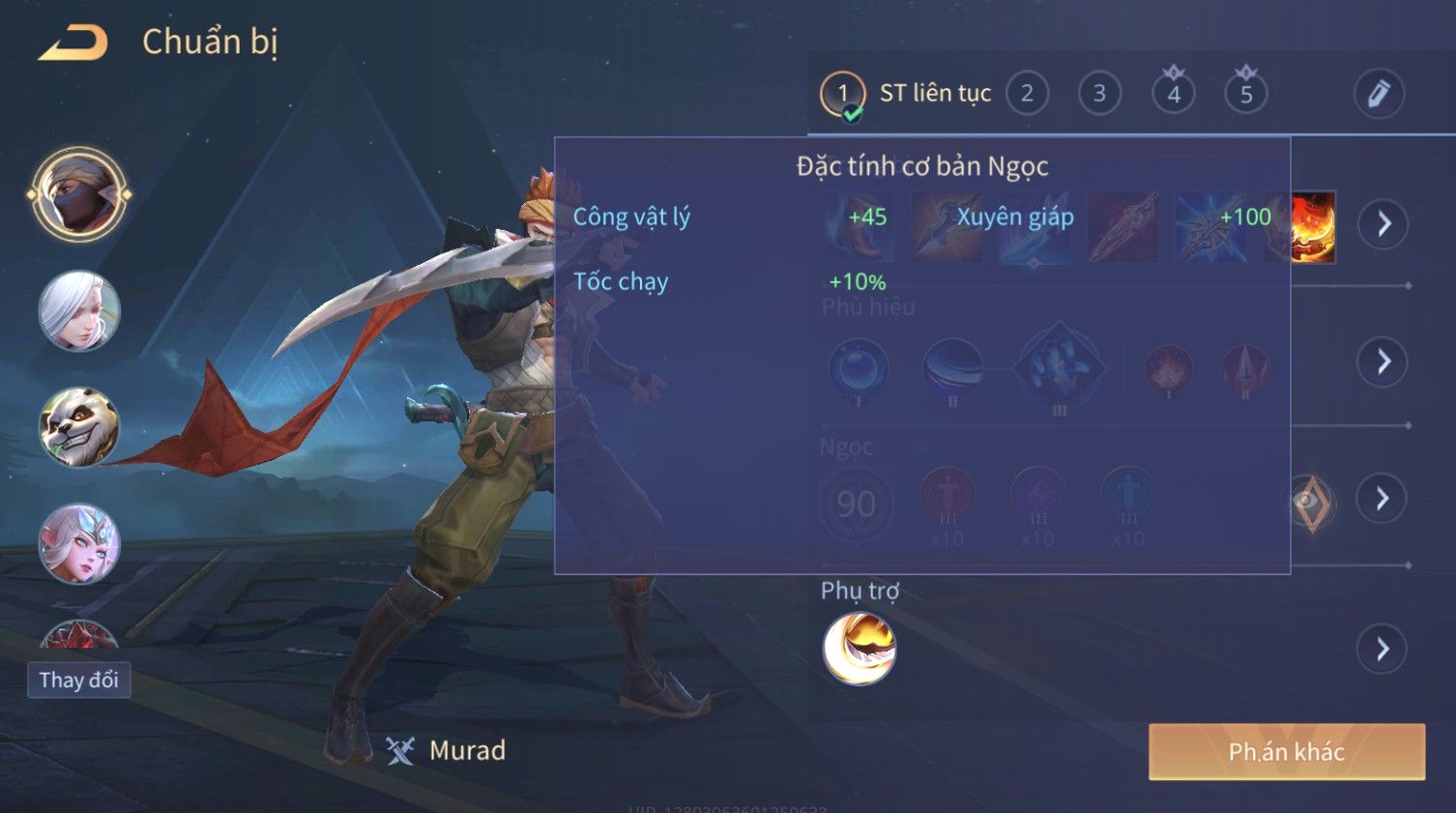The height and width of the screenshot is (813, 1456).
Task: Select the masked Murad hero portrait
Action: (79, 194)
